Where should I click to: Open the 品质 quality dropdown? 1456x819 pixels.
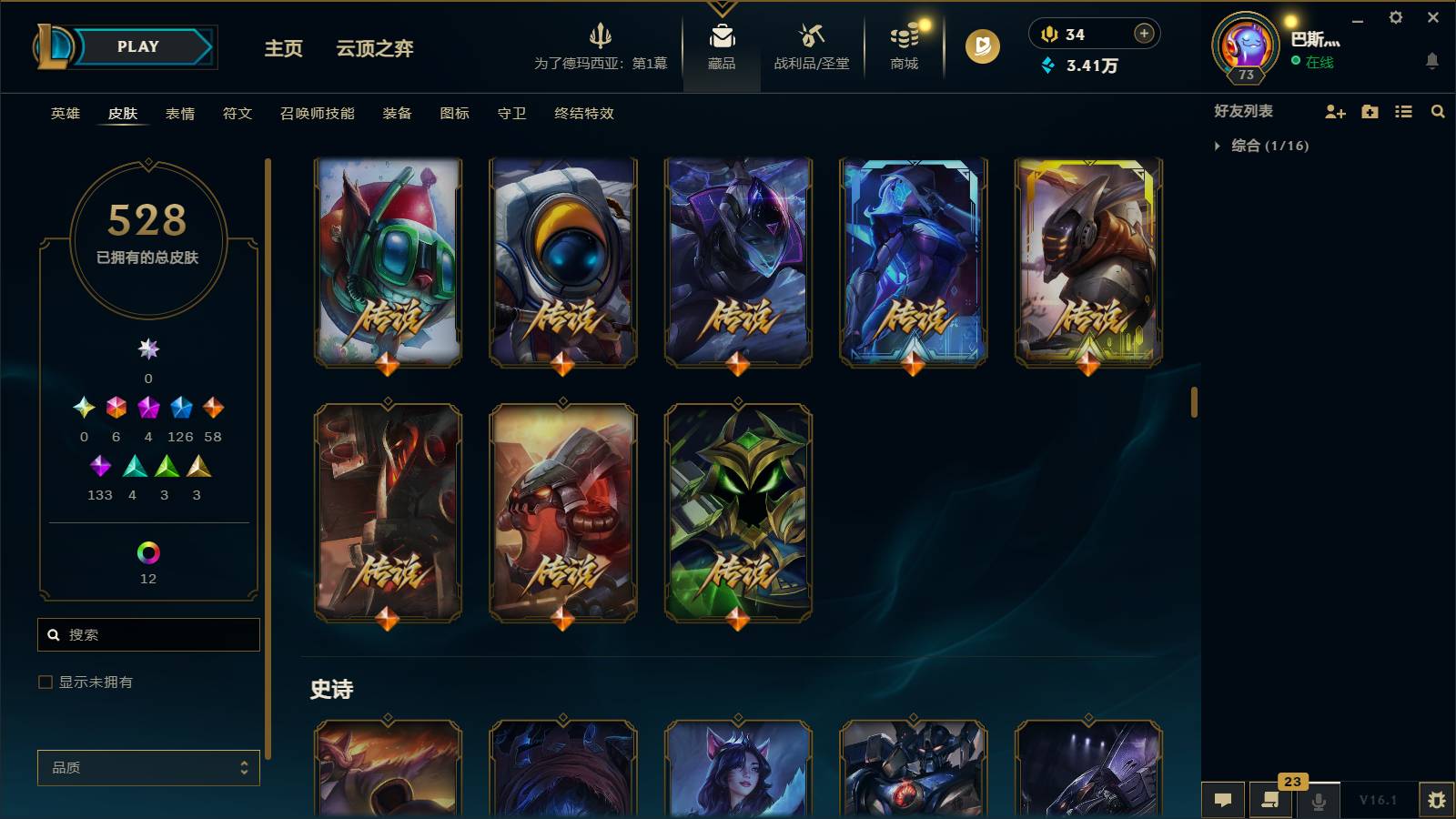click(148, 767)
